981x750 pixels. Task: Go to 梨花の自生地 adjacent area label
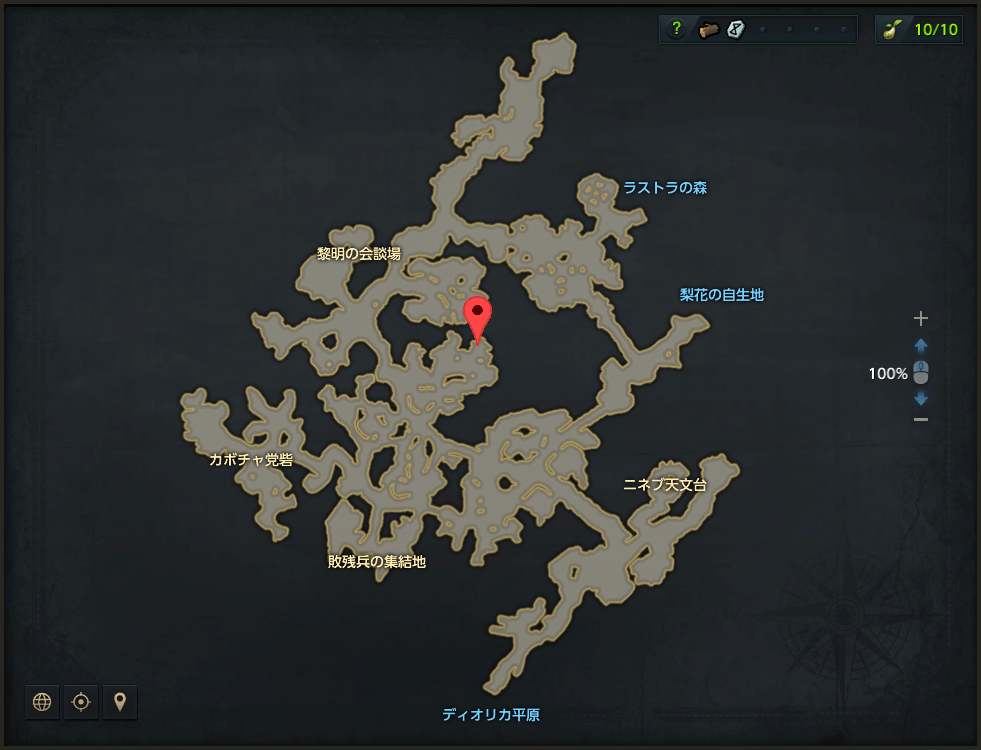click(721, 295)
